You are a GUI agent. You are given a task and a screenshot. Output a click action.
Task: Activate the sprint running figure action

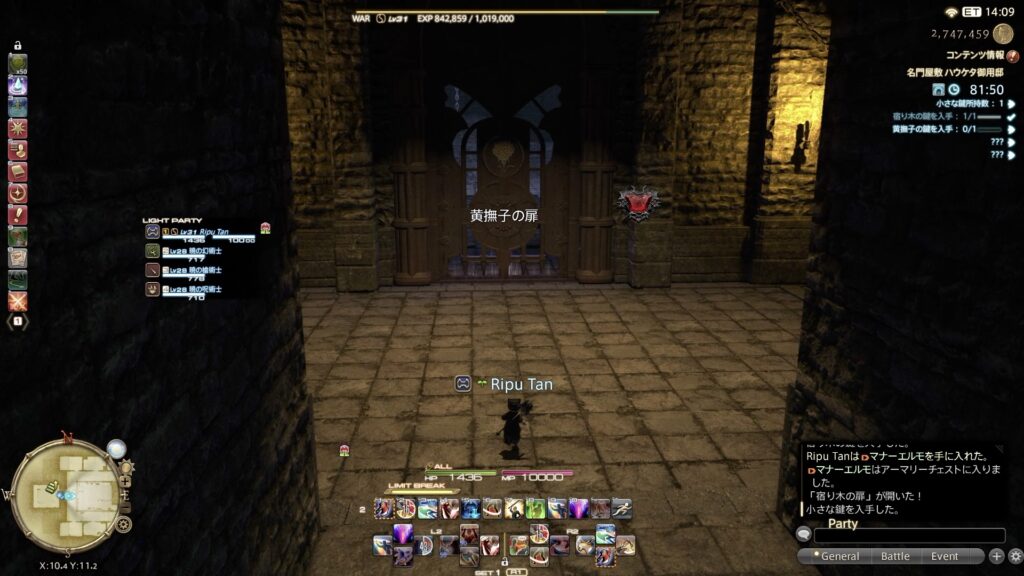(x=621, y=508)
